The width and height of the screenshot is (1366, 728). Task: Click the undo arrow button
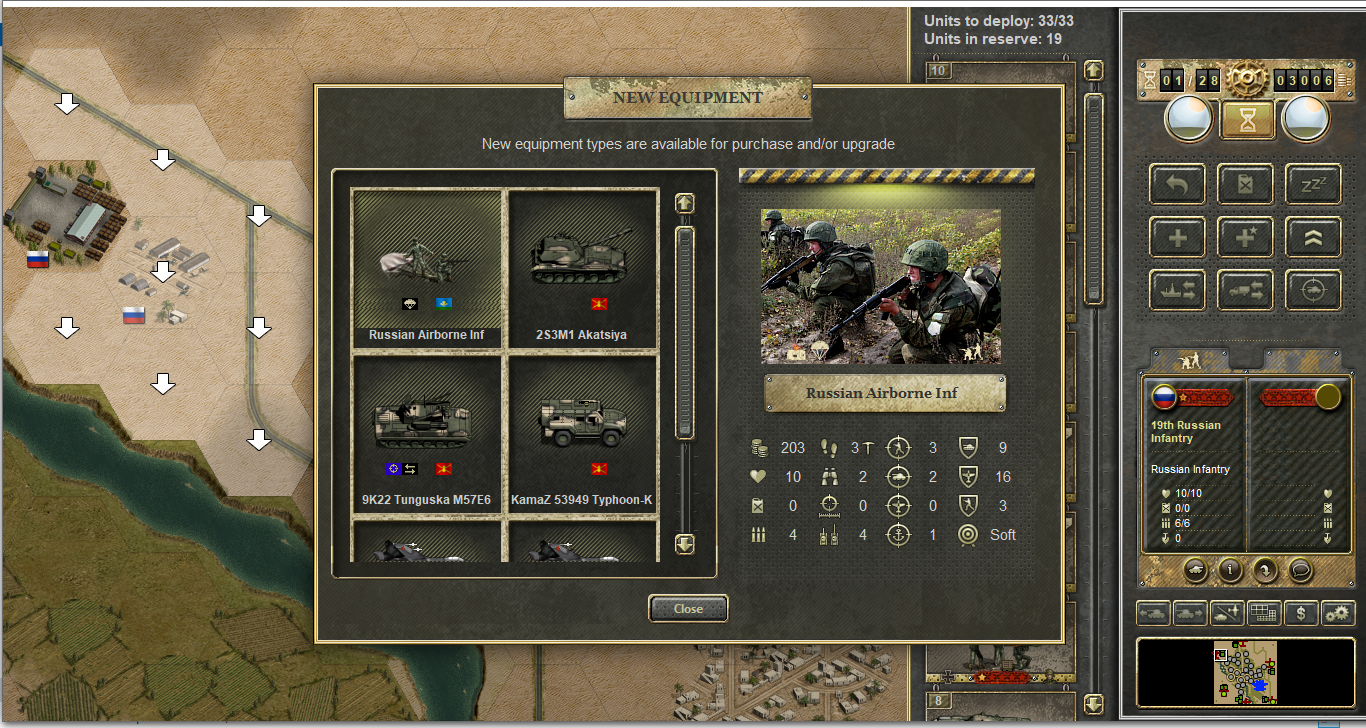[x=1177, y=184]
